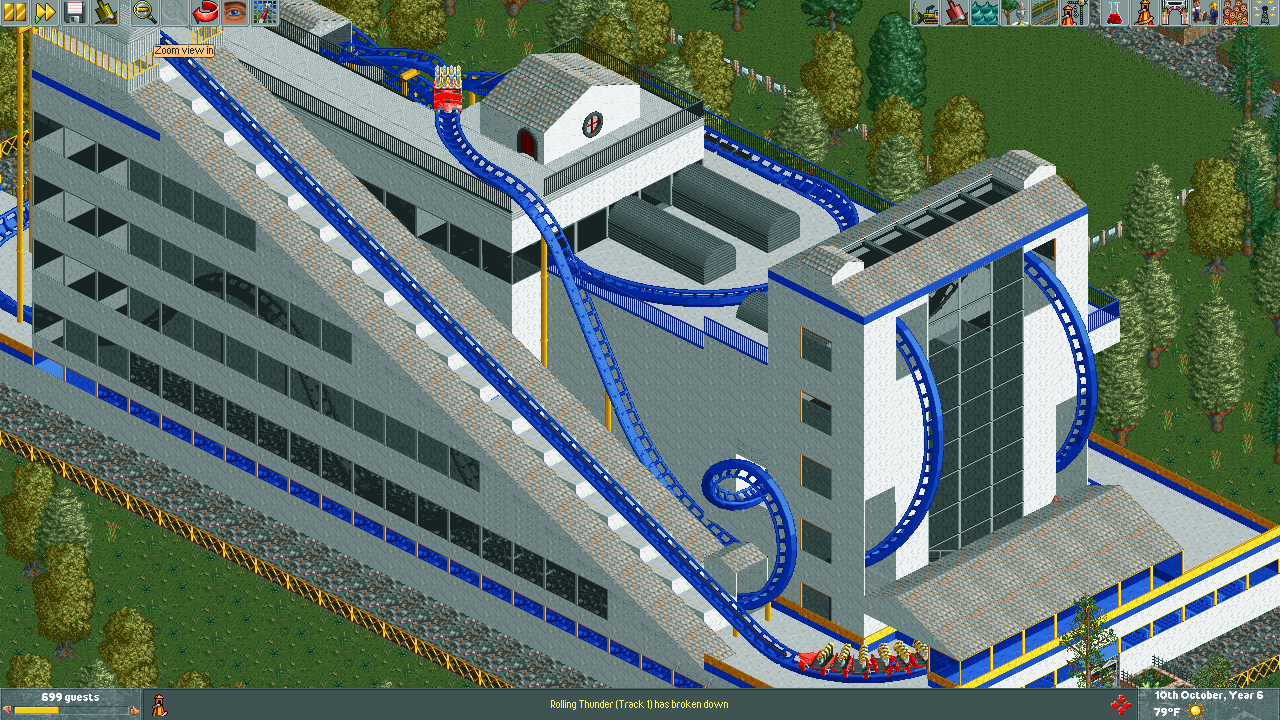1280x720 pixels.
Task: Open the footpath construction tool
Action: pyautogui.click(x=1045, y=12)
